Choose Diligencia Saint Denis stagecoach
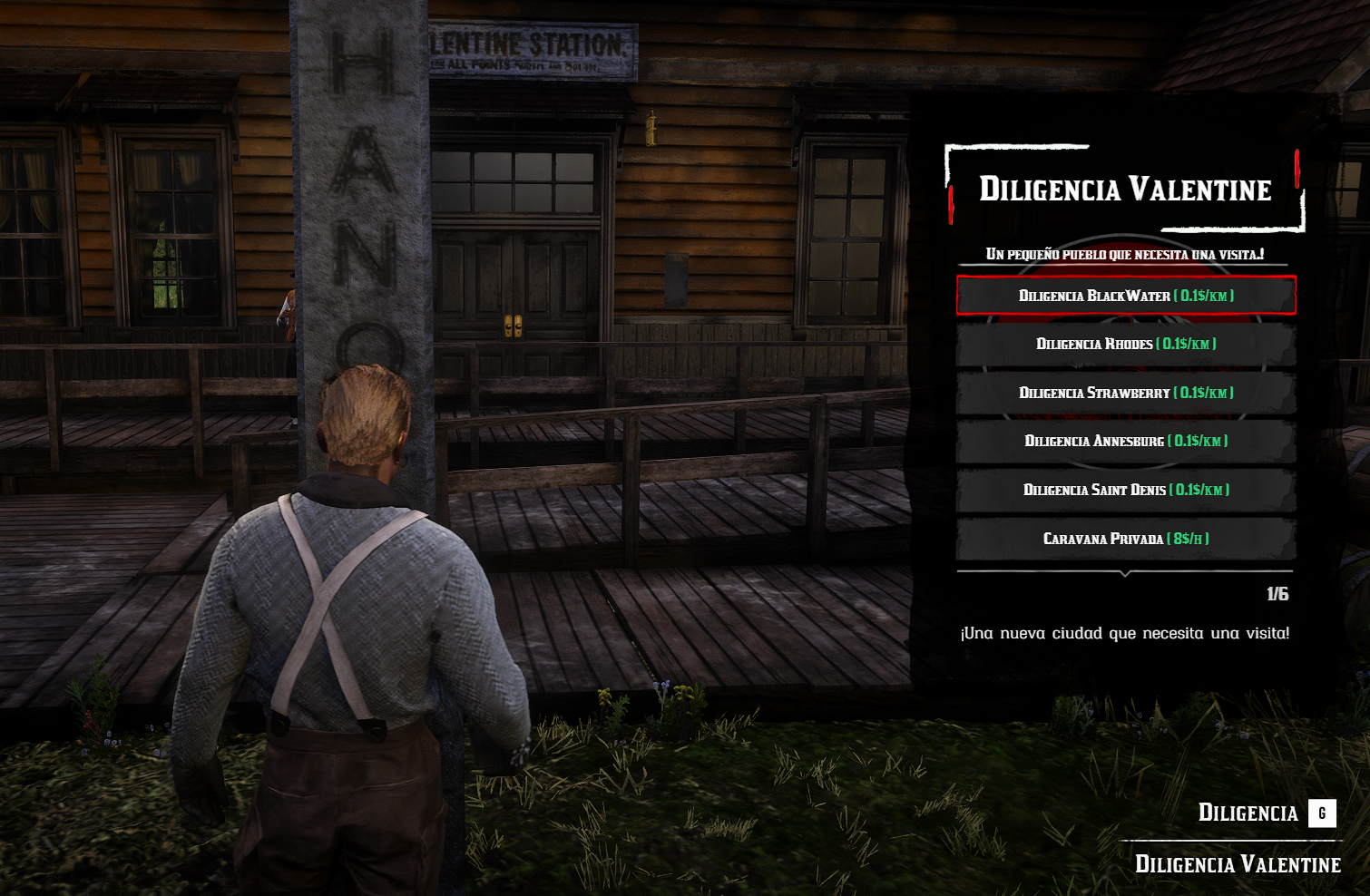The width and height of the screenshot is (1370, 896). (x=1126, y=490)
